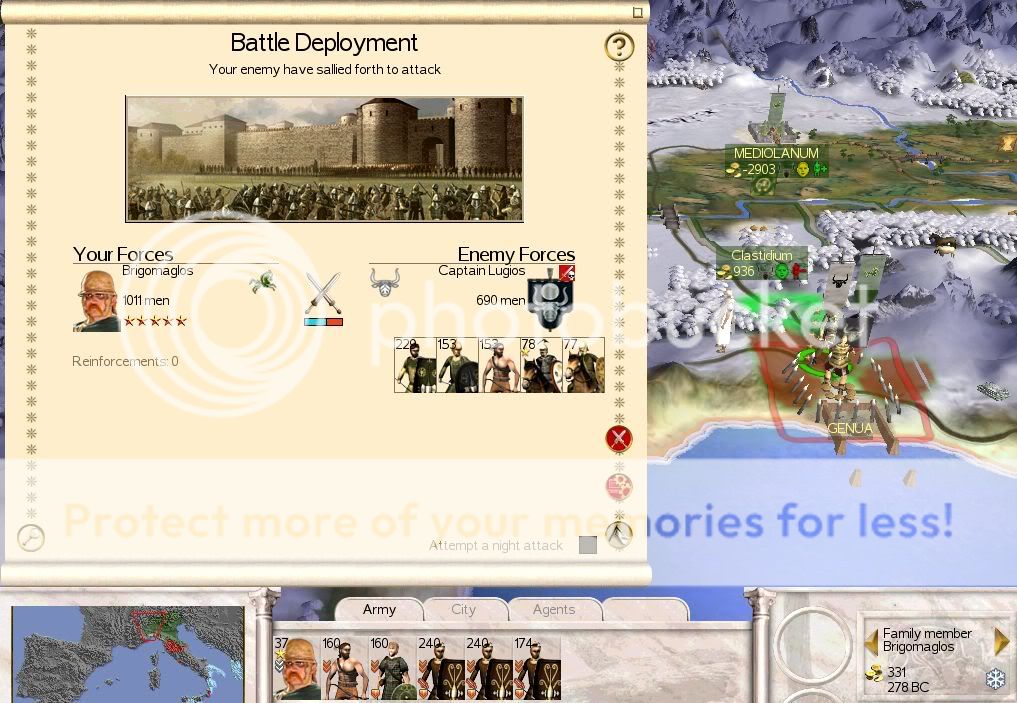Select the army unit card with 174 men
1017x703 pixels.
536,668
